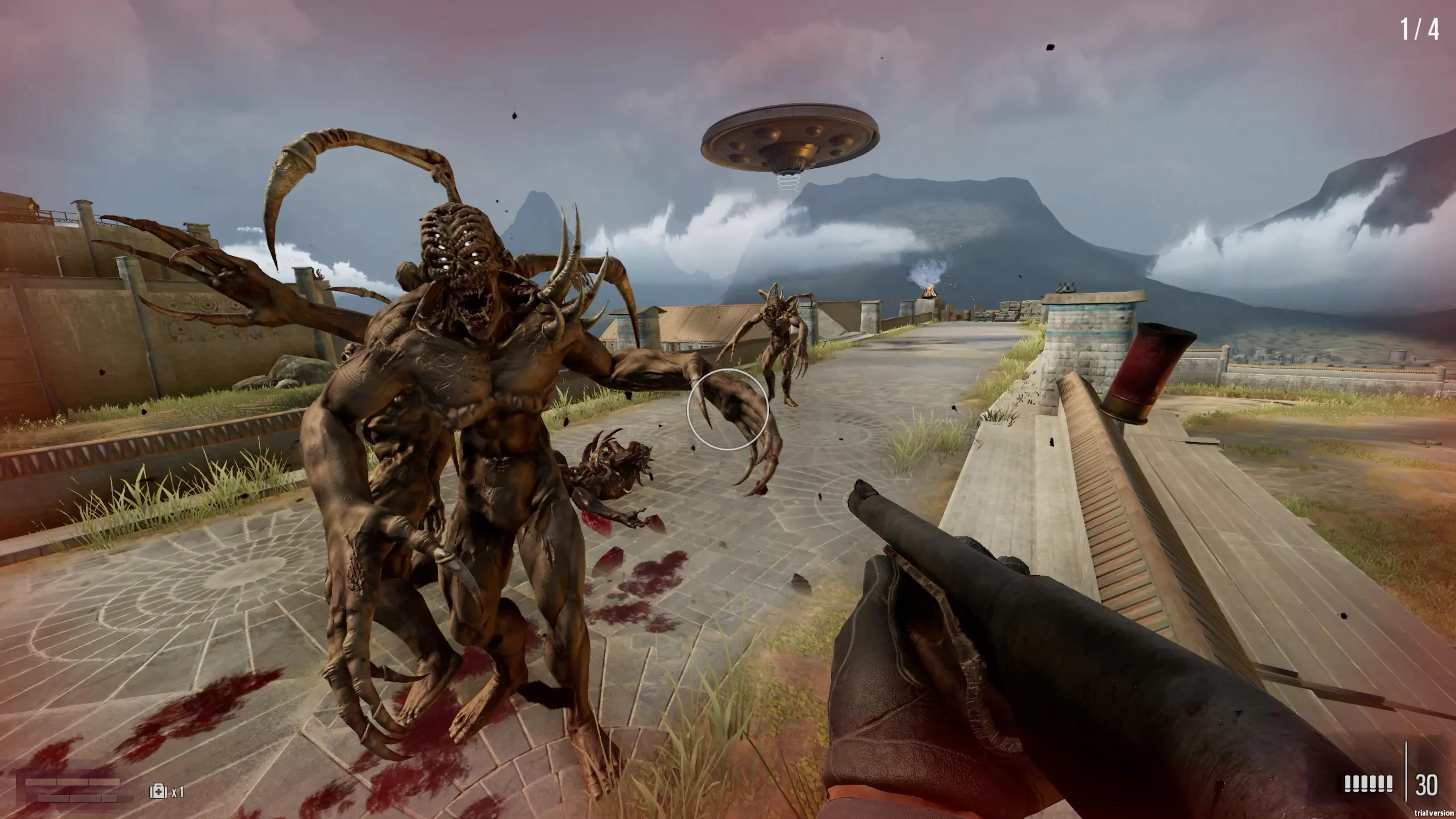Expand the ammo counter divider section
The height and width of the screenshot is (819, 1456).
[x=1407, y=780]
